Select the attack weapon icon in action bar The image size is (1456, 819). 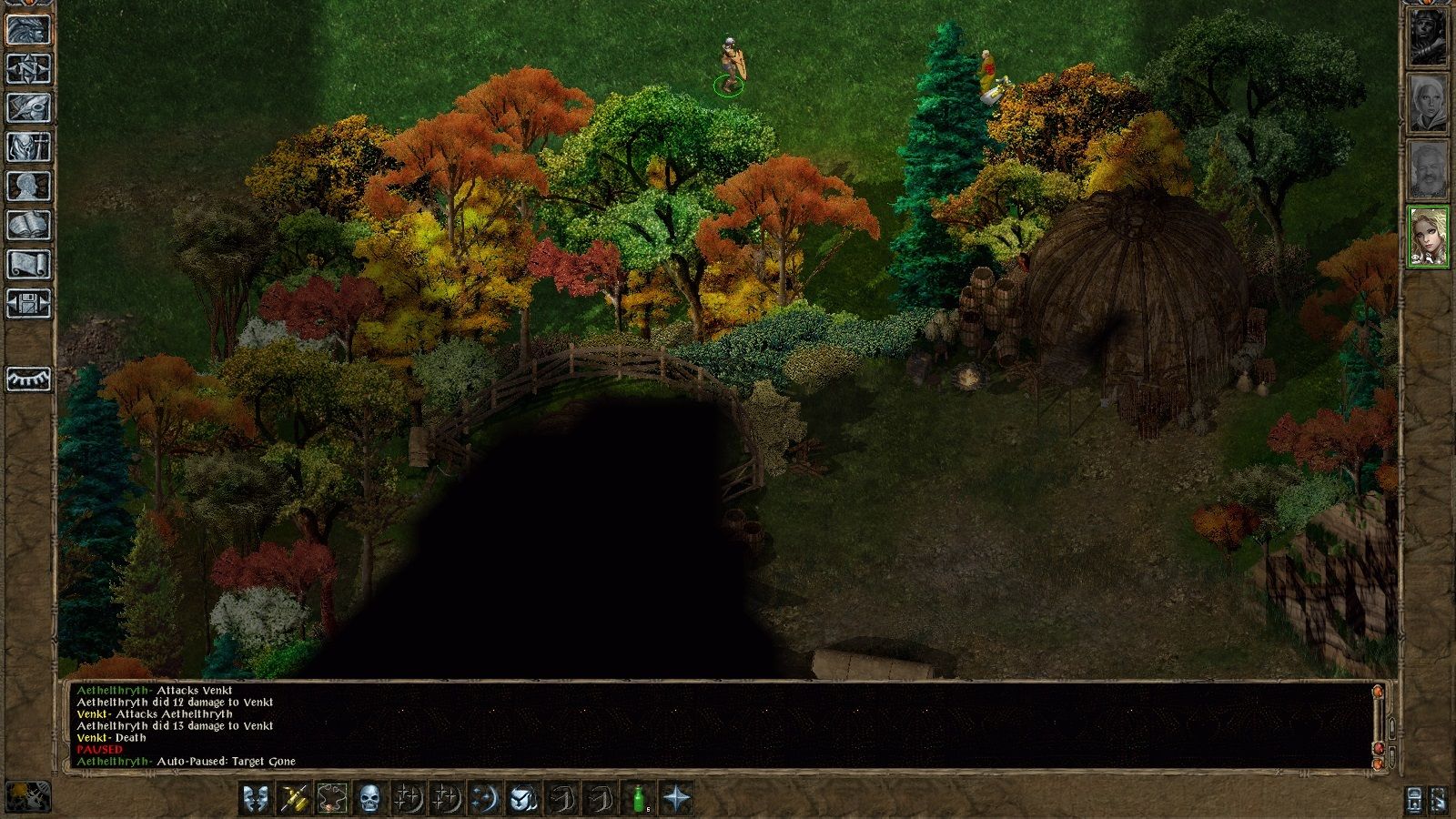293,797
